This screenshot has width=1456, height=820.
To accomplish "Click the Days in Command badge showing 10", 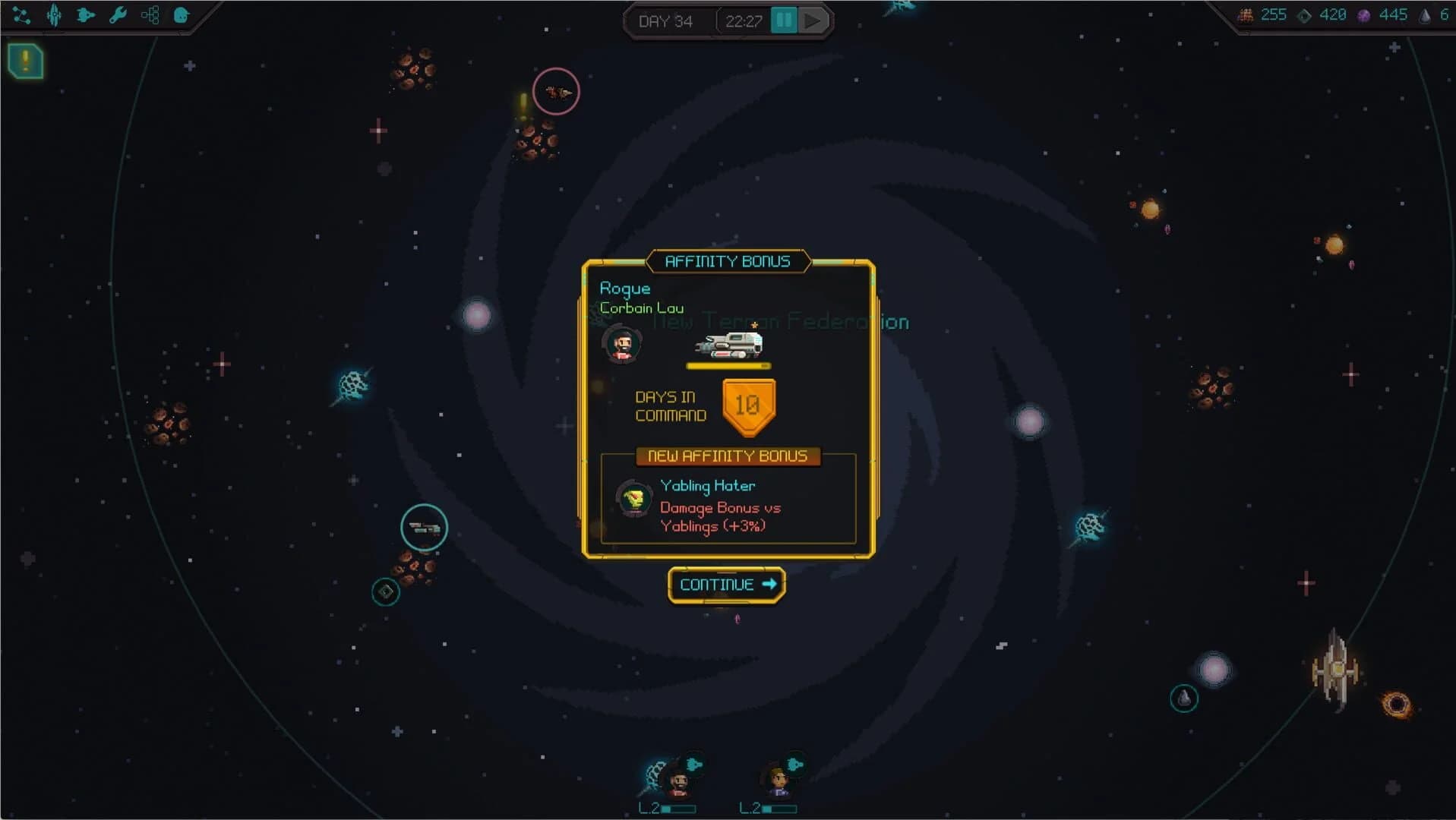I will [748, 406].
